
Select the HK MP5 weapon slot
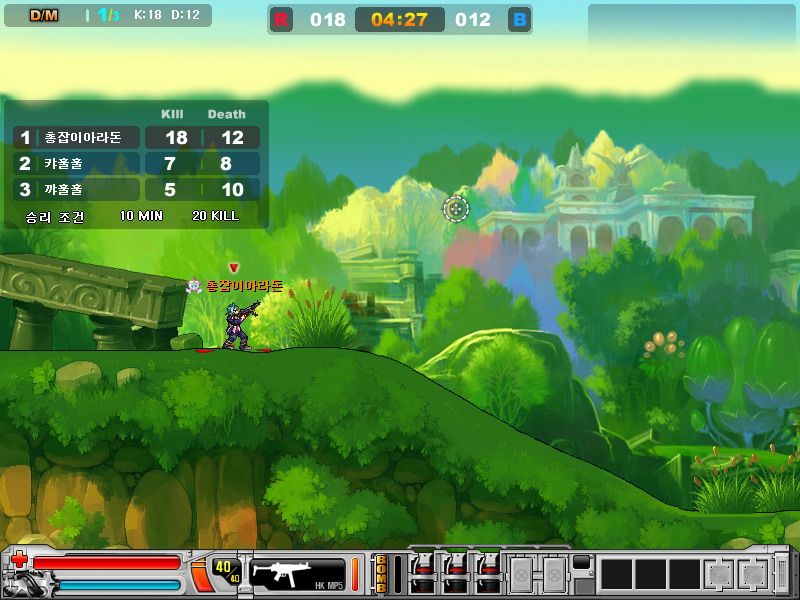click(296, 573)
